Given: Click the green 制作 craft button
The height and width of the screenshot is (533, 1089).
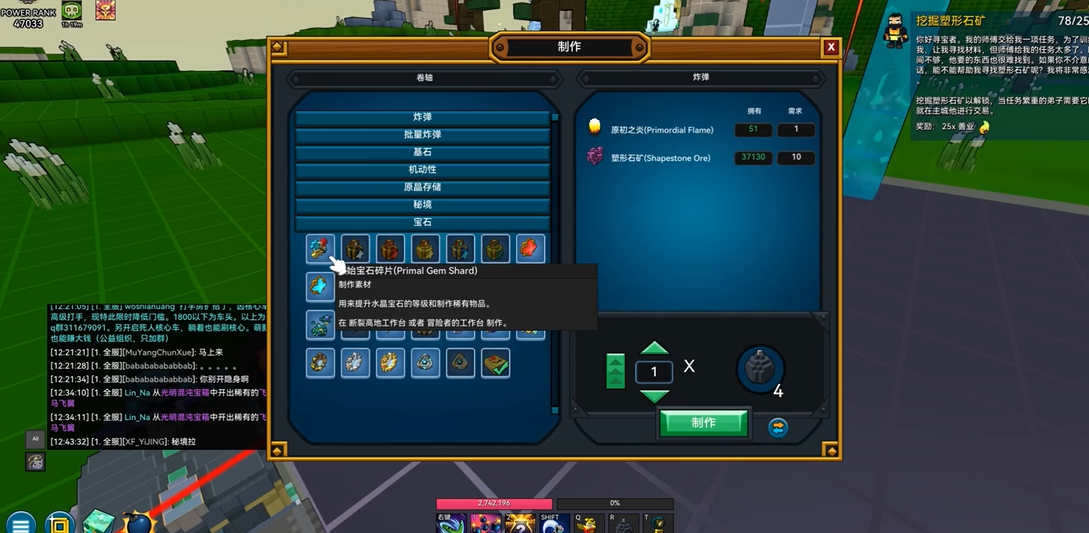Looking at the screenshot, I should pyautogui.click(x=703, y=423).
